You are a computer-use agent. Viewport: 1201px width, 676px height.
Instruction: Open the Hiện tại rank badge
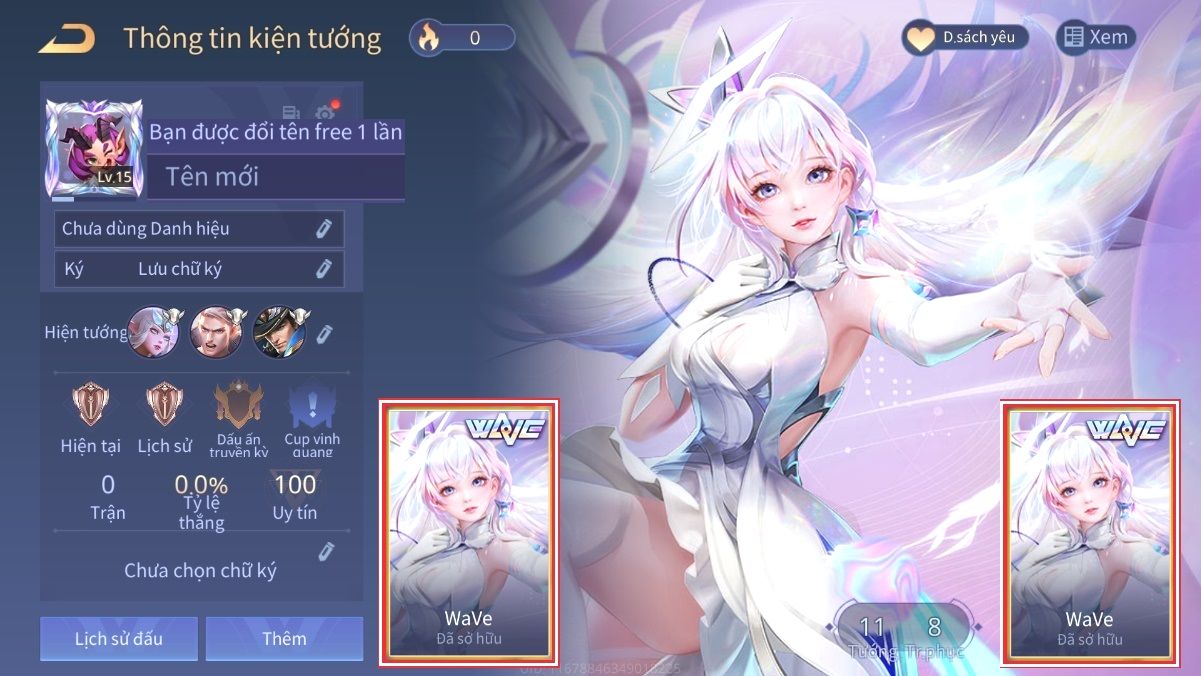(91, 405)
